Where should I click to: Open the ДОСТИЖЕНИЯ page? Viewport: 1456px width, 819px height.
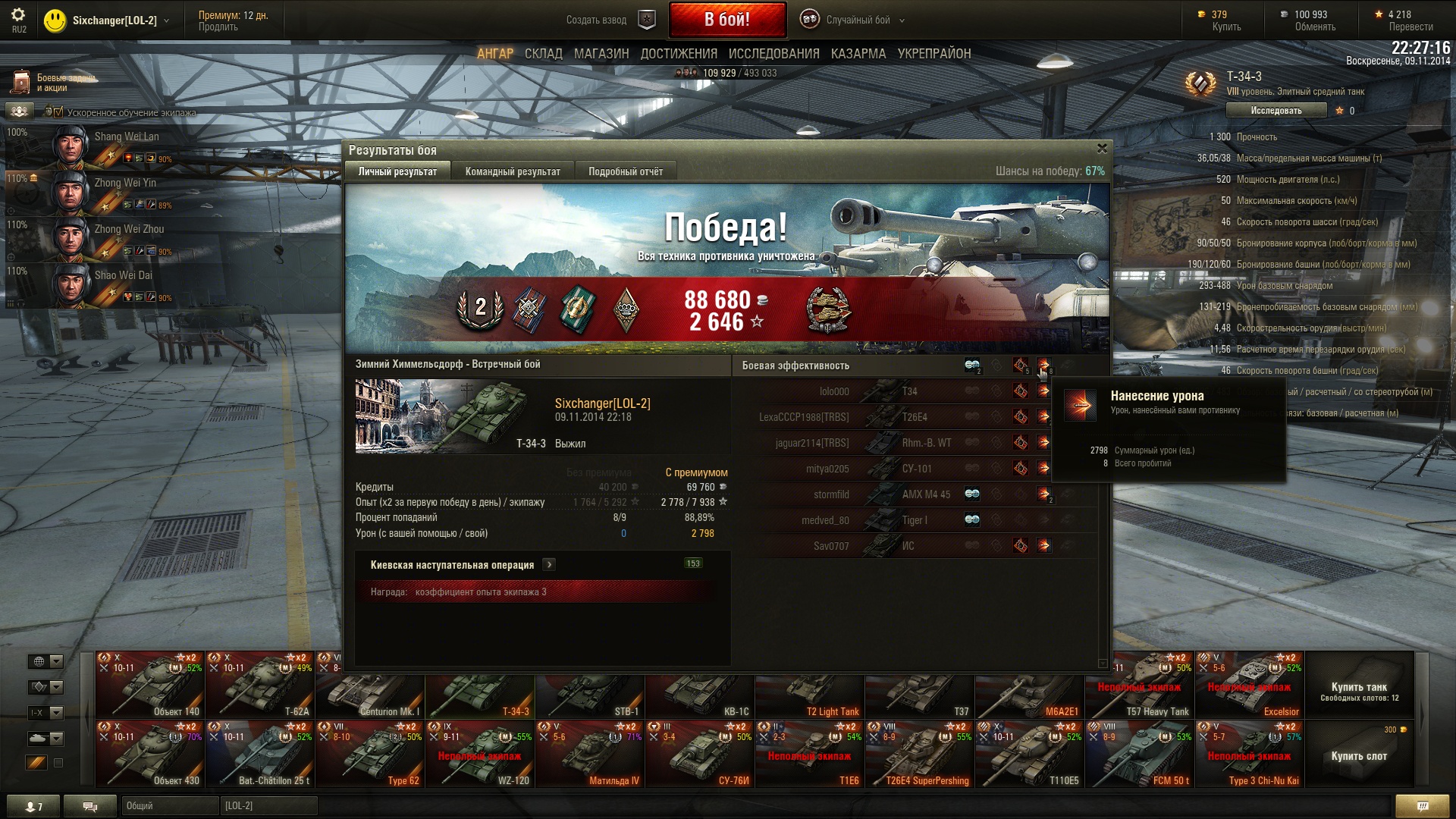679,54
